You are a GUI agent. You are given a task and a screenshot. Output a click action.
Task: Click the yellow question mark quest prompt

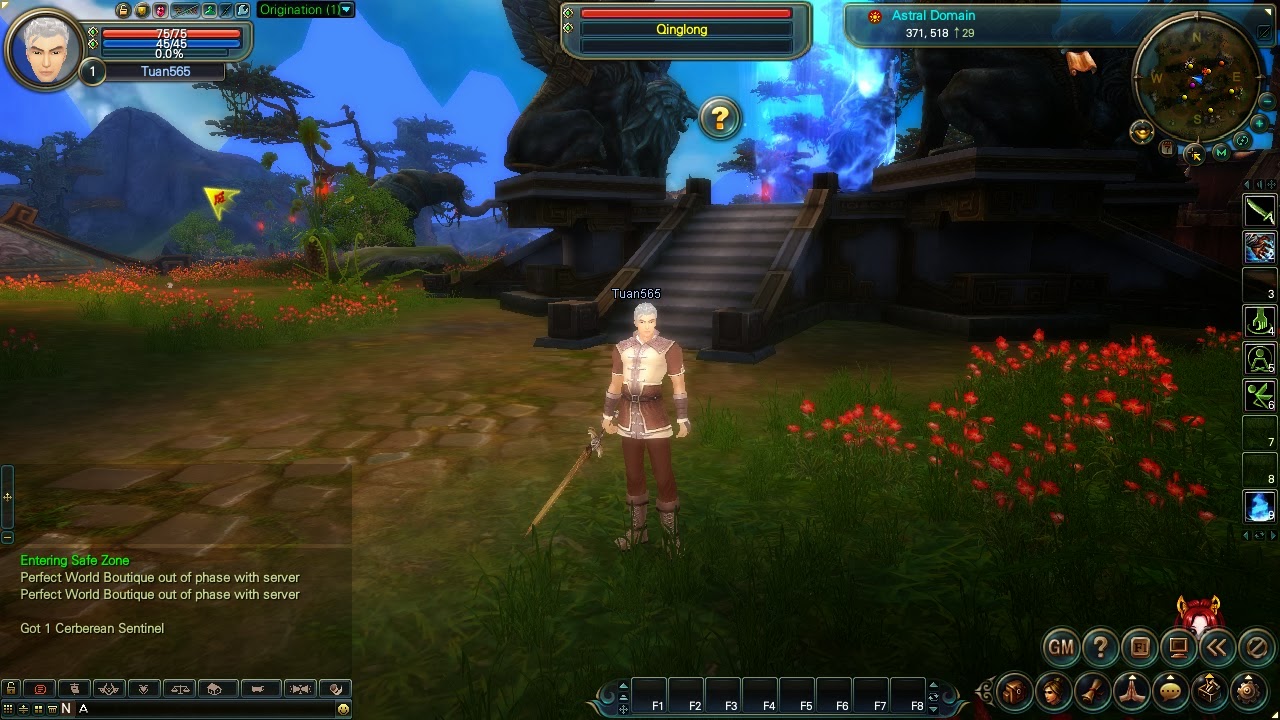pos(719,119)
